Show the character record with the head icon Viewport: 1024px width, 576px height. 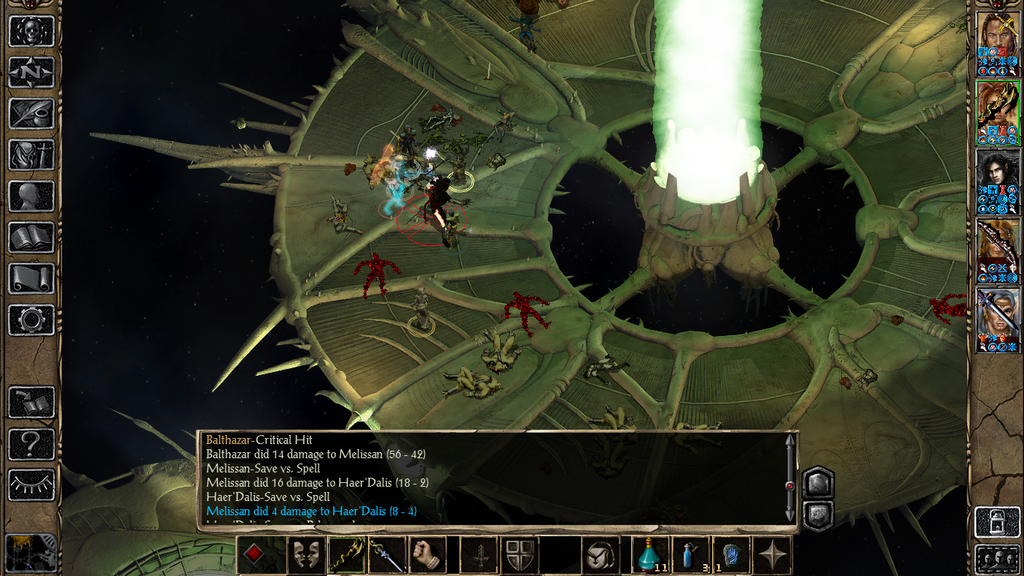[x=31, y=196]
